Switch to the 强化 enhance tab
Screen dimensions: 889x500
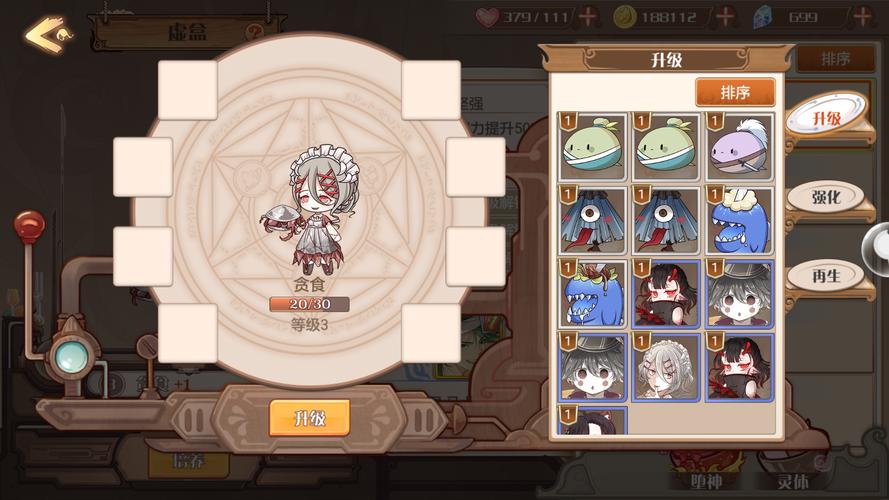point(826,196)
